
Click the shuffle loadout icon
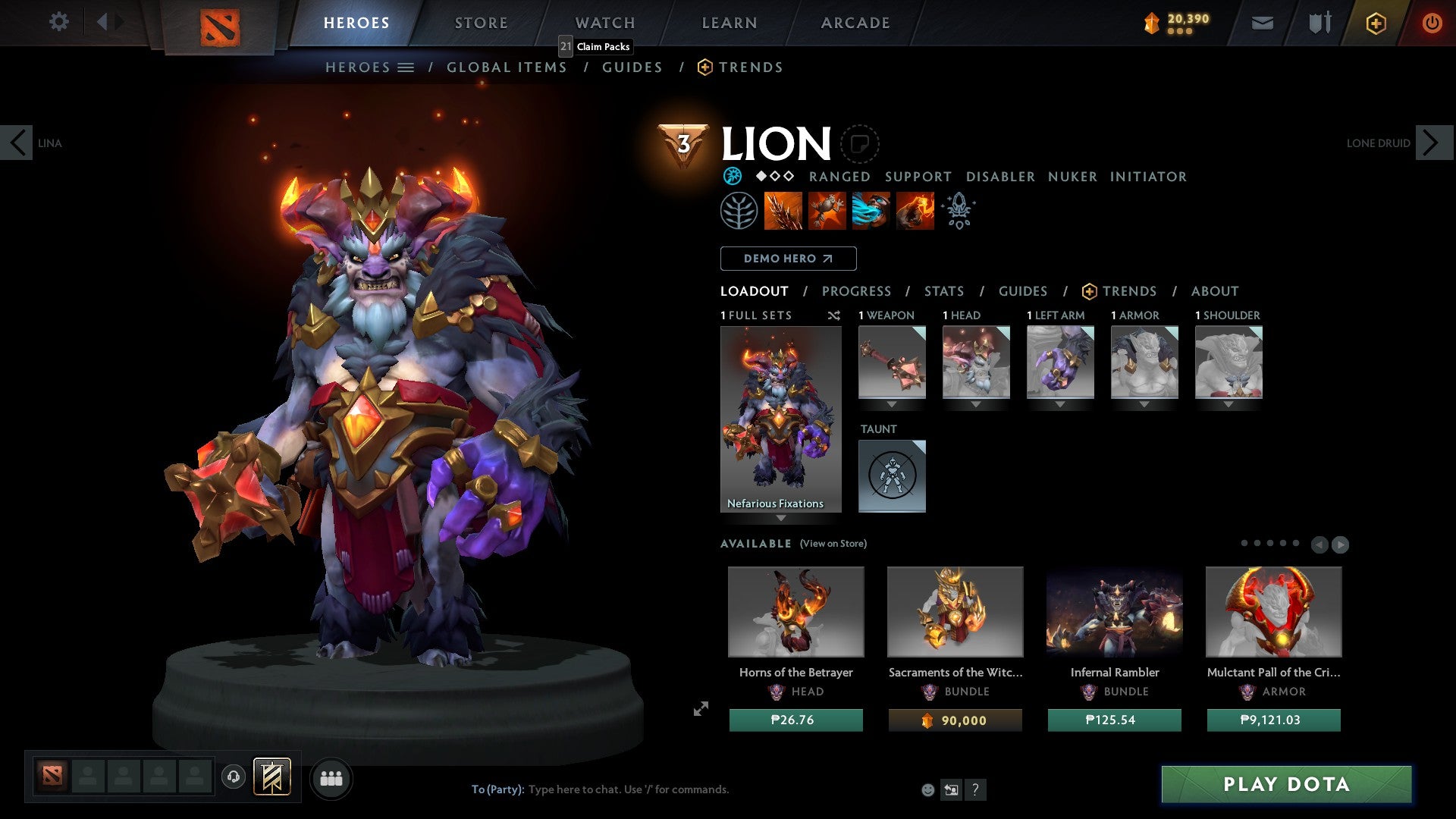coord(833,315)
